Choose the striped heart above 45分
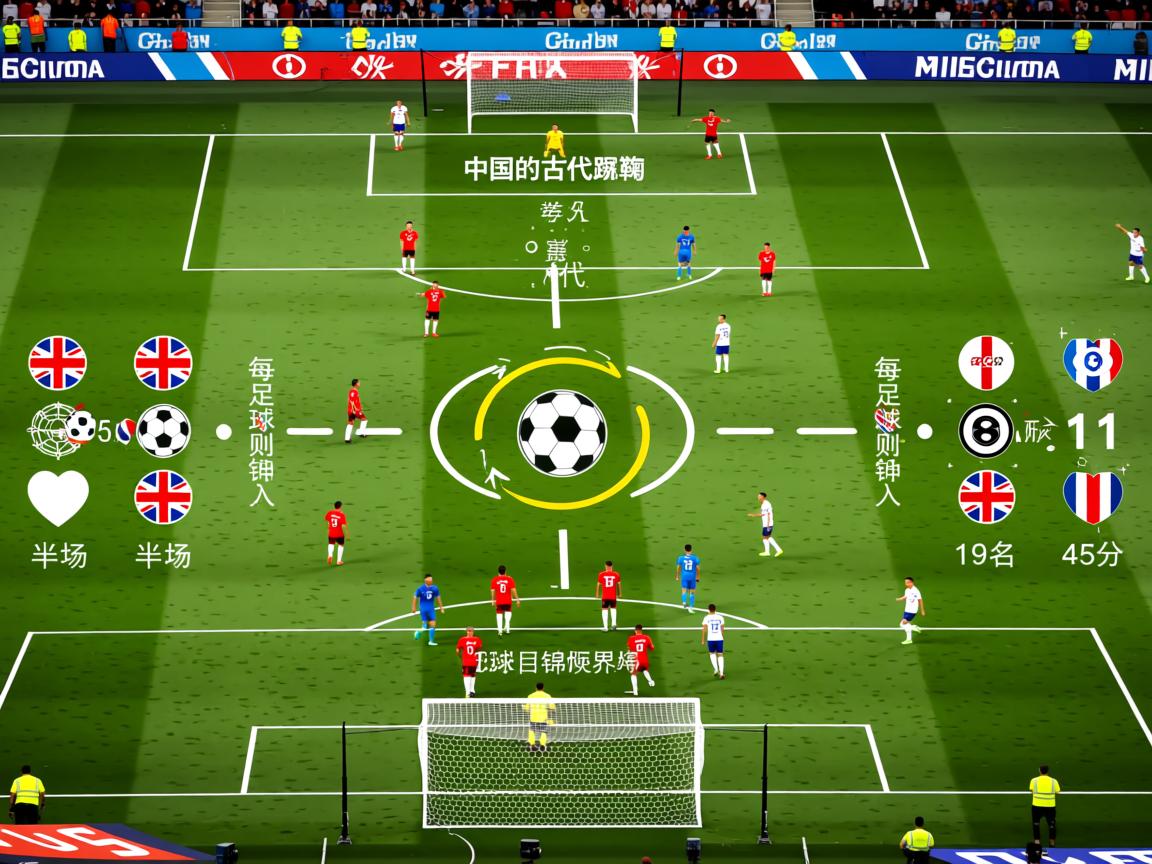 (1093, 497)
